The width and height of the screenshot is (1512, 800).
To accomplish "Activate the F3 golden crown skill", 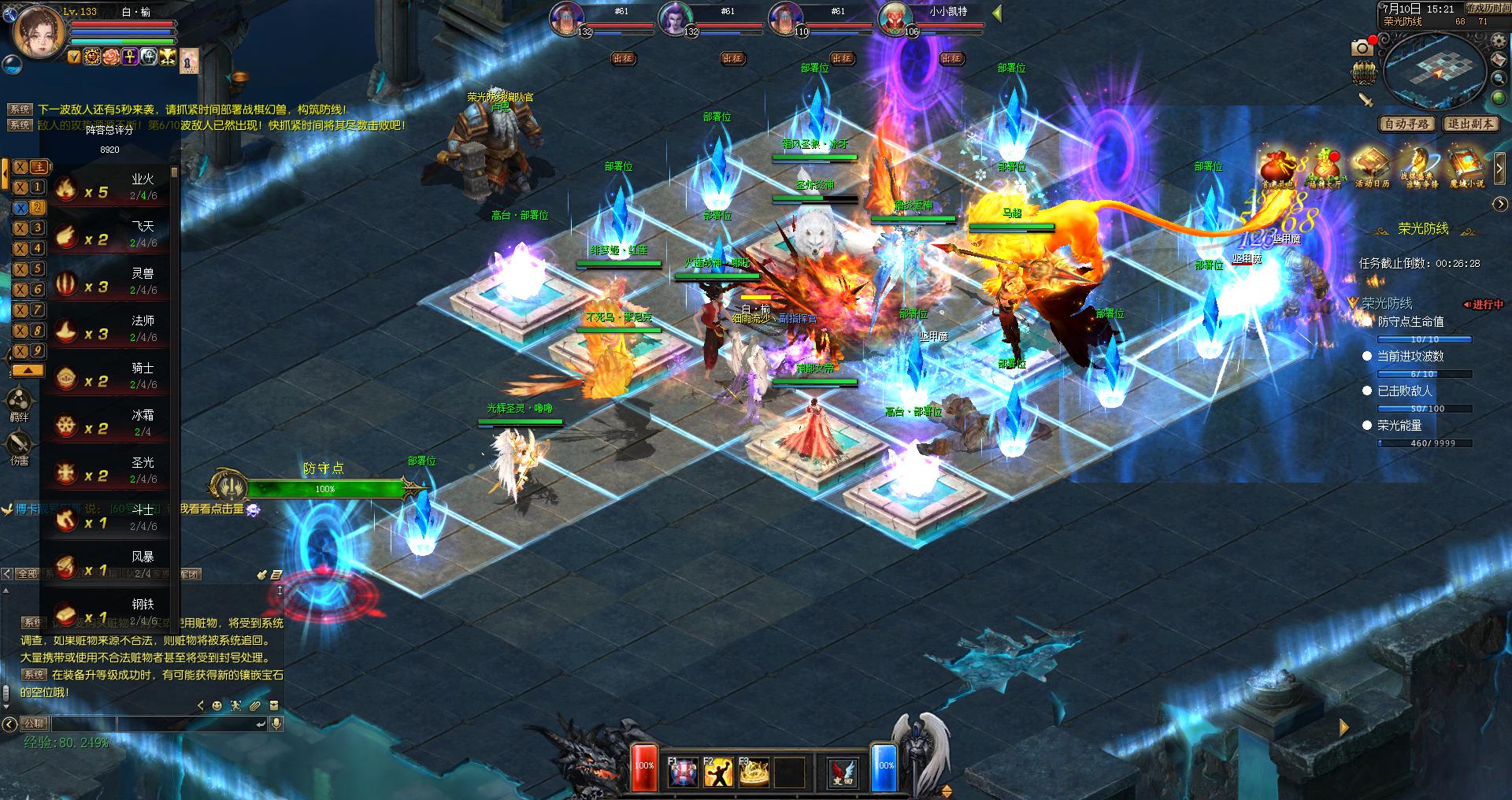I will tap(753, 773).
